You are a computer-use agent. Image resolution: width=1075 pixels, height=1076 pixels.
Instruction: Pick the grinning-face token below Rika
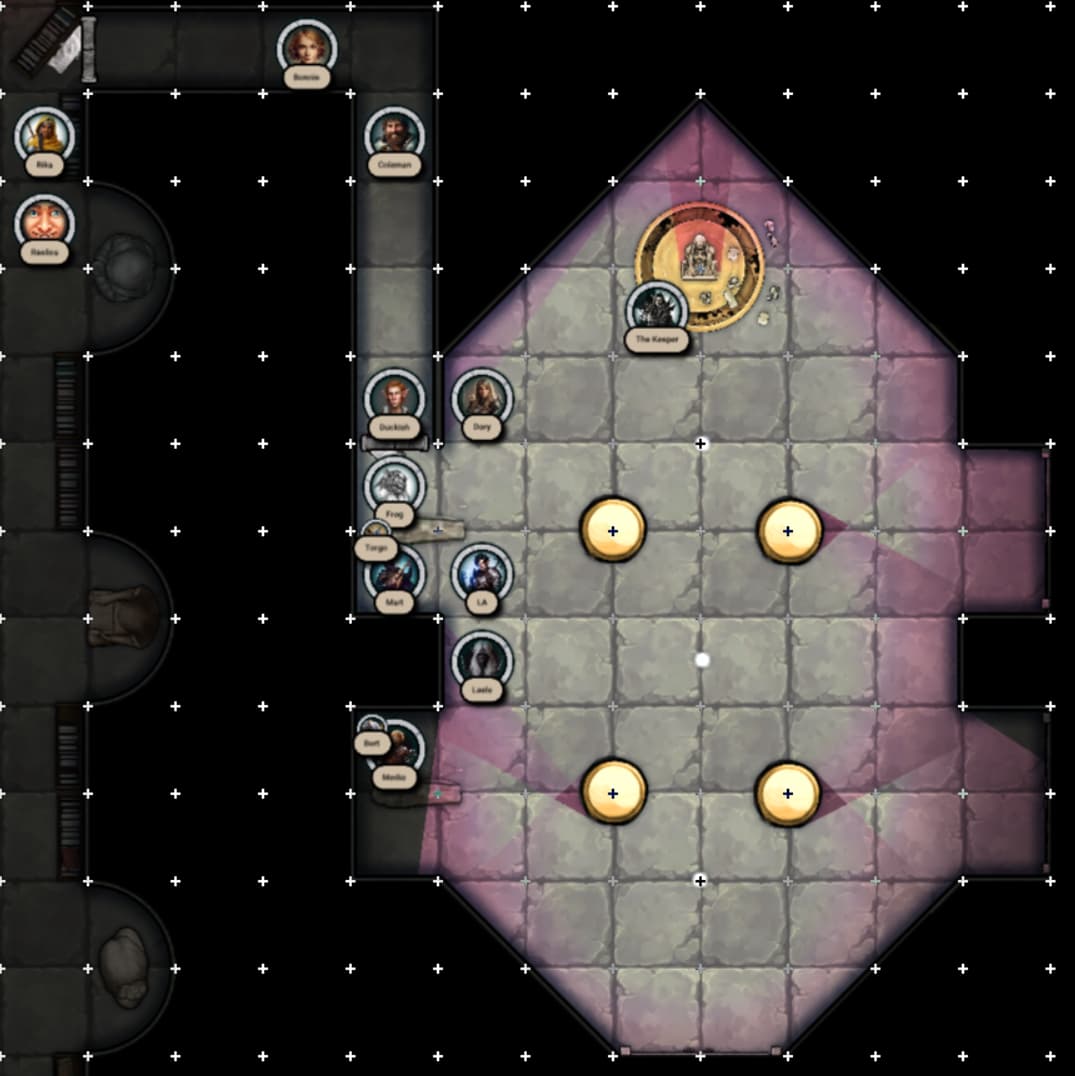45,223
